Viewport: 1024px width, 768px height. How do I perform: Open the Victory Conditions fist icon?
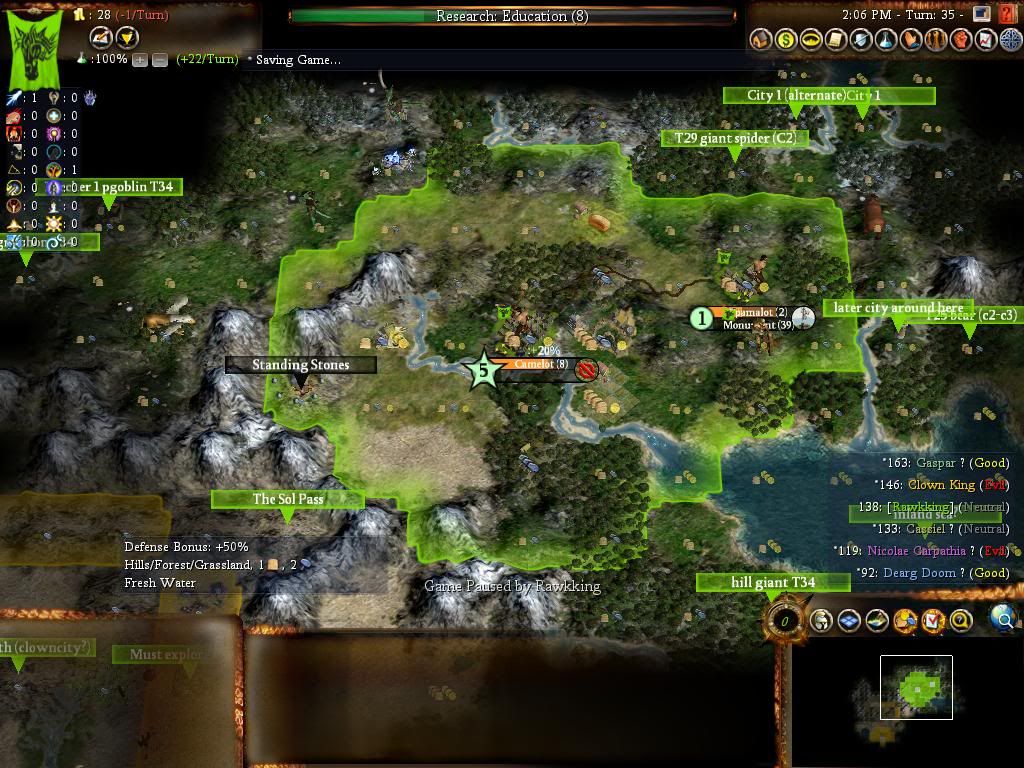click(961, 40)
